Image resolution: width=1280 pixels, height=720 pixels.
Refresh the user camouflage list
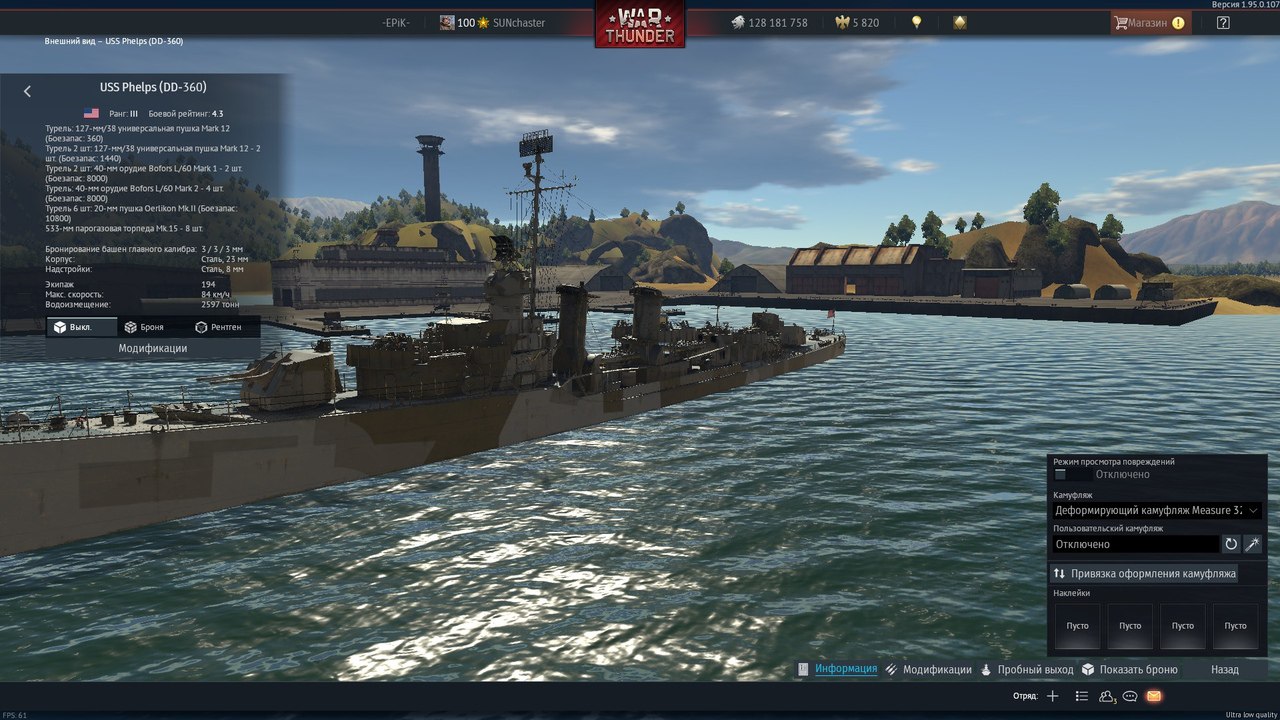click(1231, 544)
